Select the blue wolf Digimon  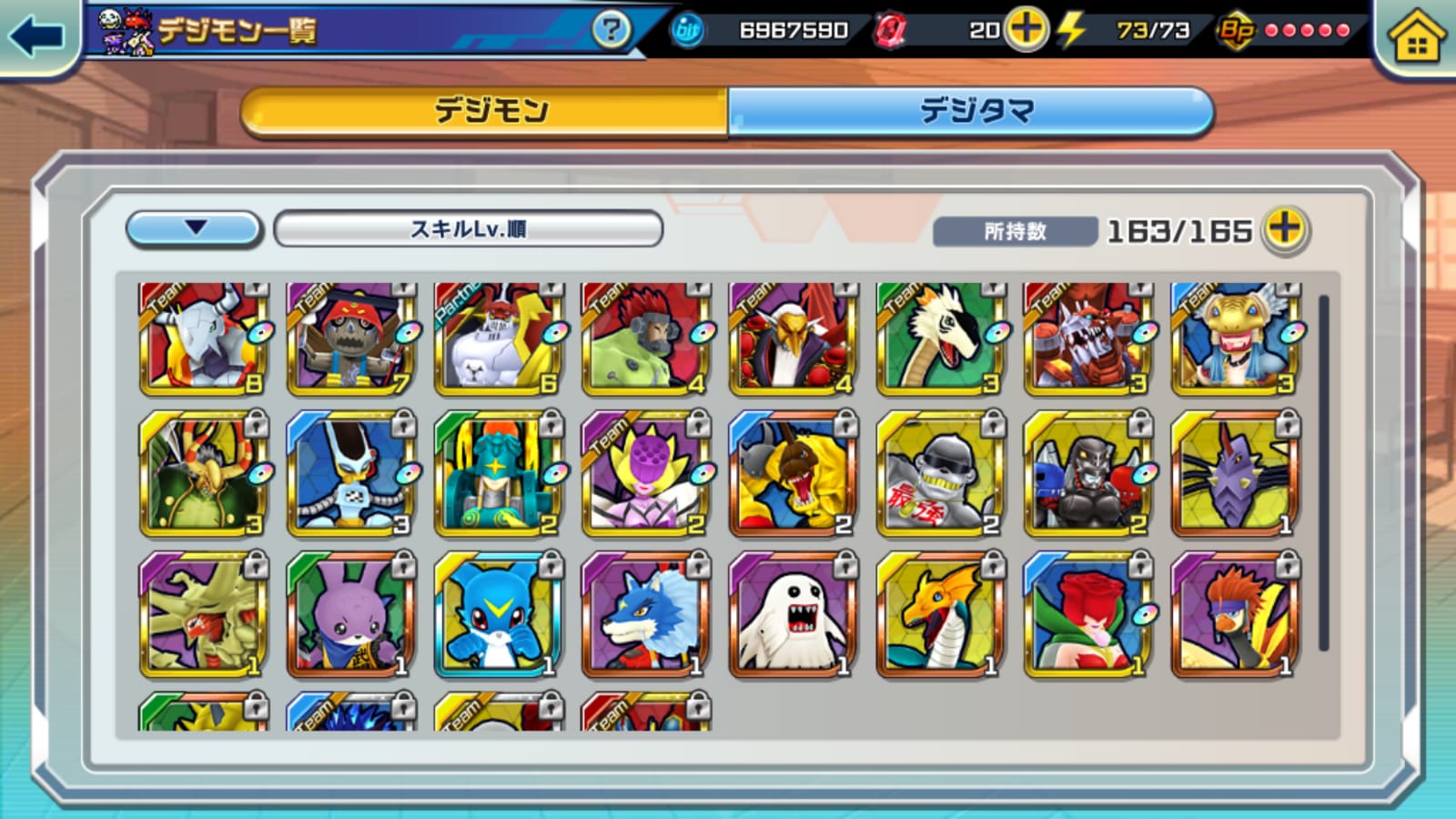click(646, 615)
